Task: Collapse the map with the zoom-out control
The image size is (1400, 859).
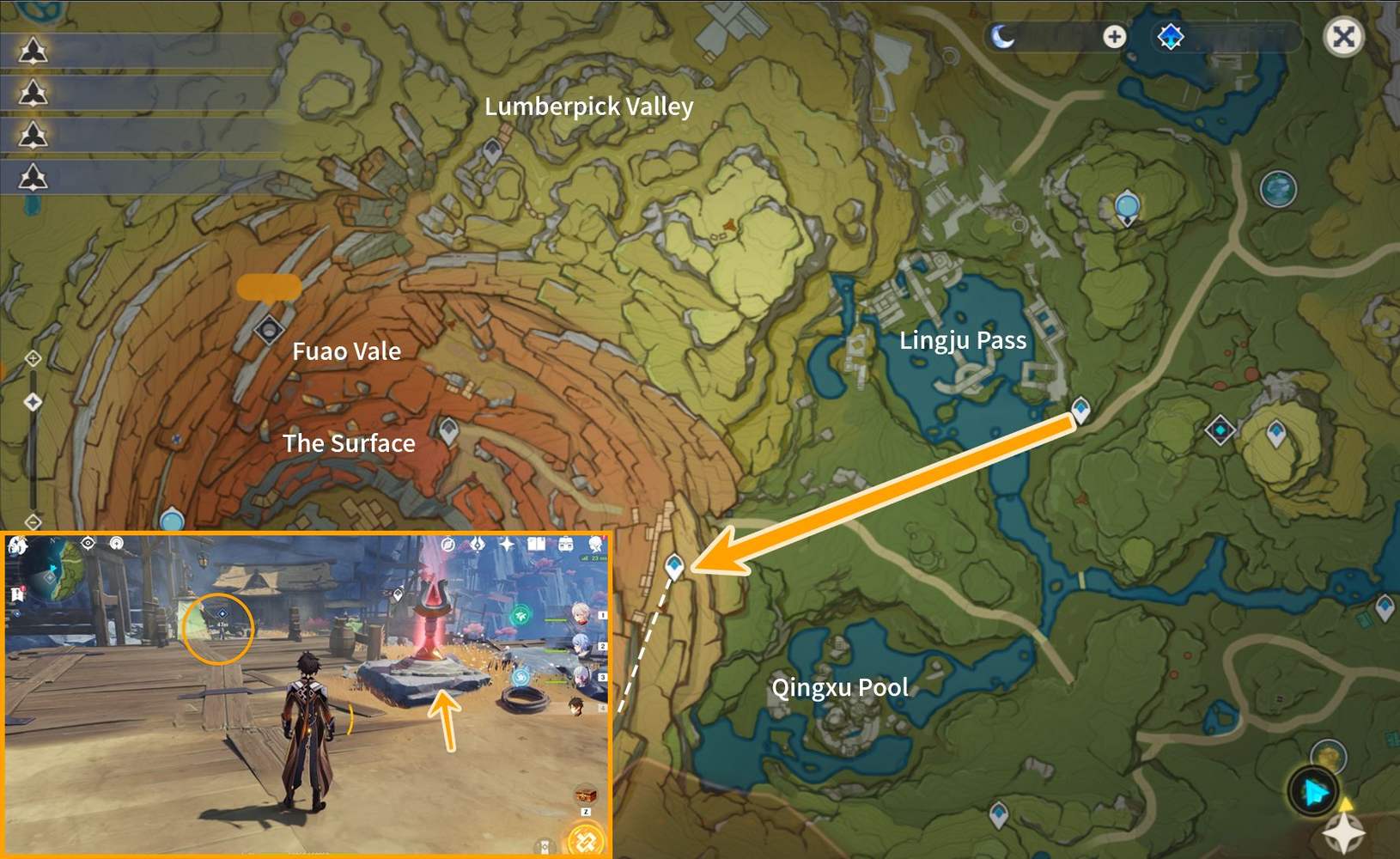Action: click(33, 521)
